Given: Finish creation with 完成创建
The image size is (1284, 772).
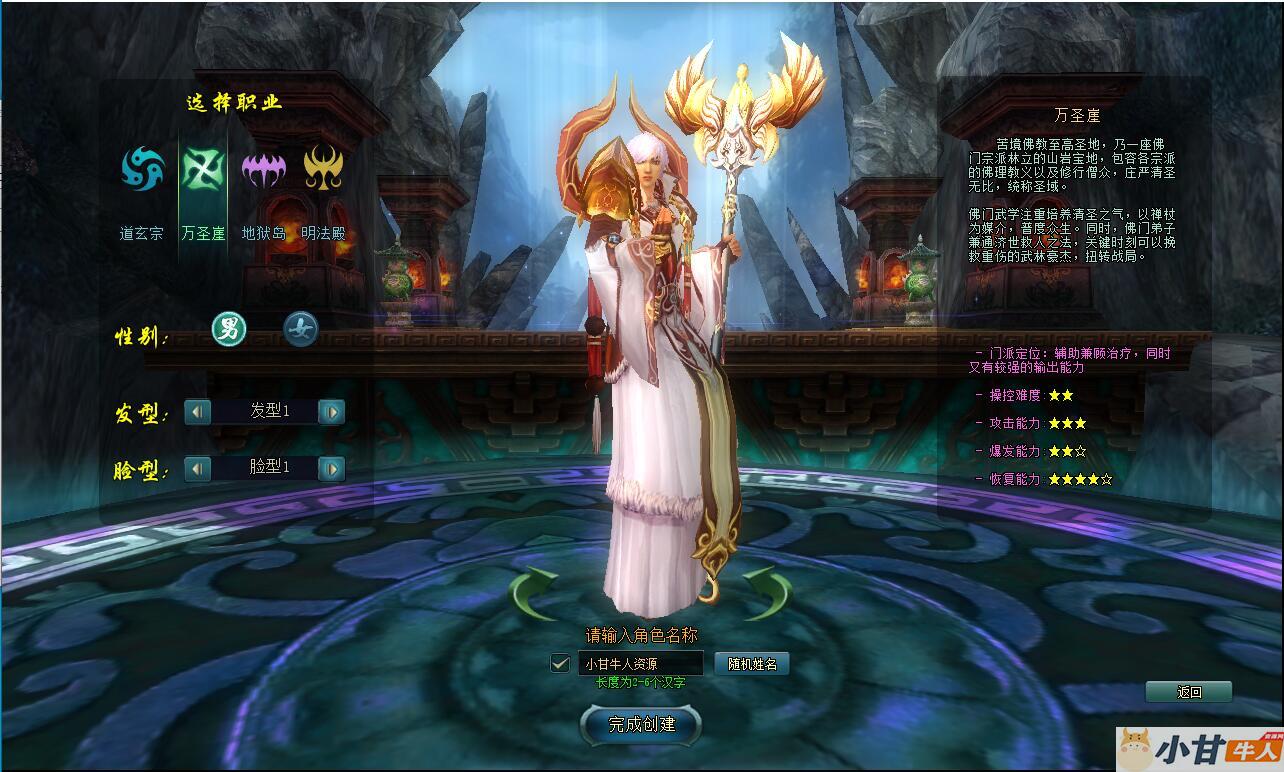Looking at the screenshot, I should tap(641, 725).
